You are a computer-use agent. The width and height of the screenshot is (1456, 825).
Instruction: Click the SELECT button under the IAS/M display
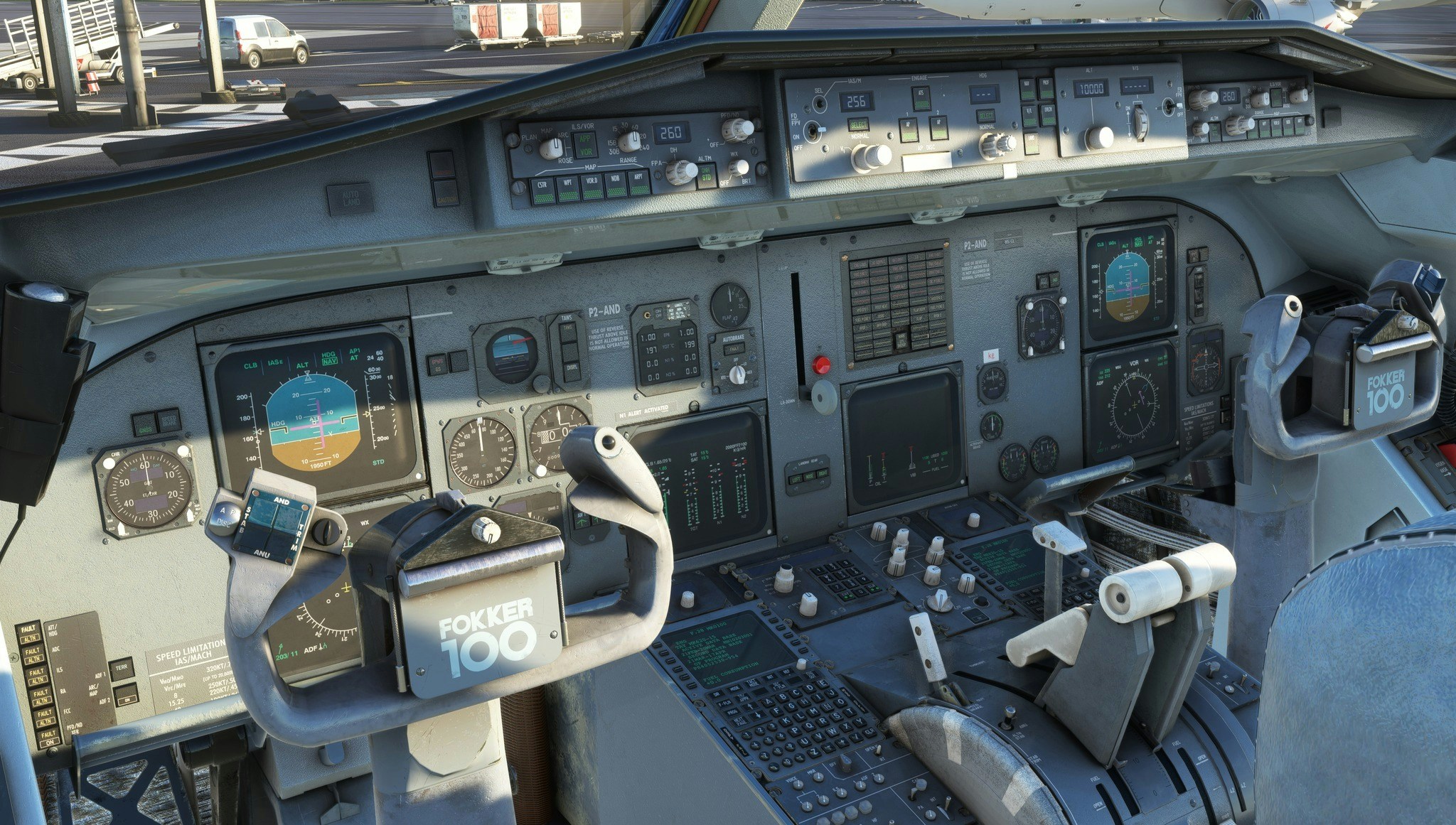pyautogui.click(x=859, y=125)
